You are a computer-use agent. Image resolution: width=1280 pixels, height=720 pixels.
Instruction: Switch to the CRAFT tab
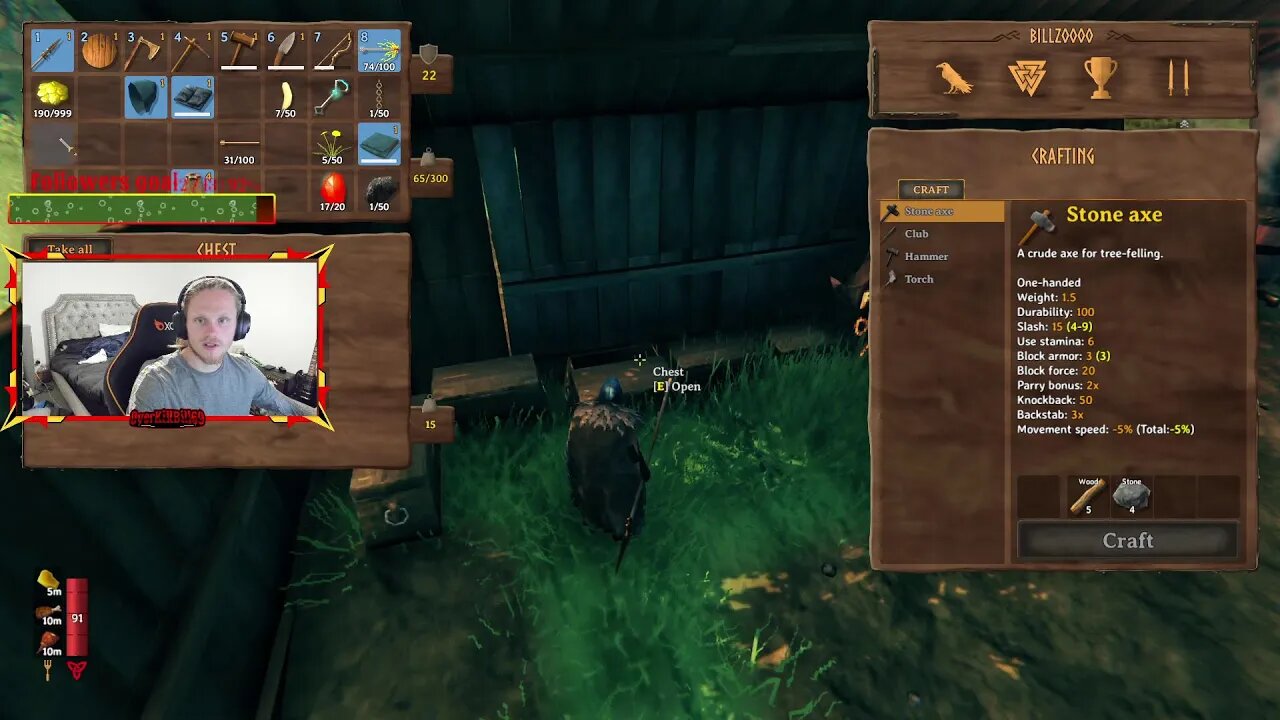pyautogui.click(x=931, y=188)
